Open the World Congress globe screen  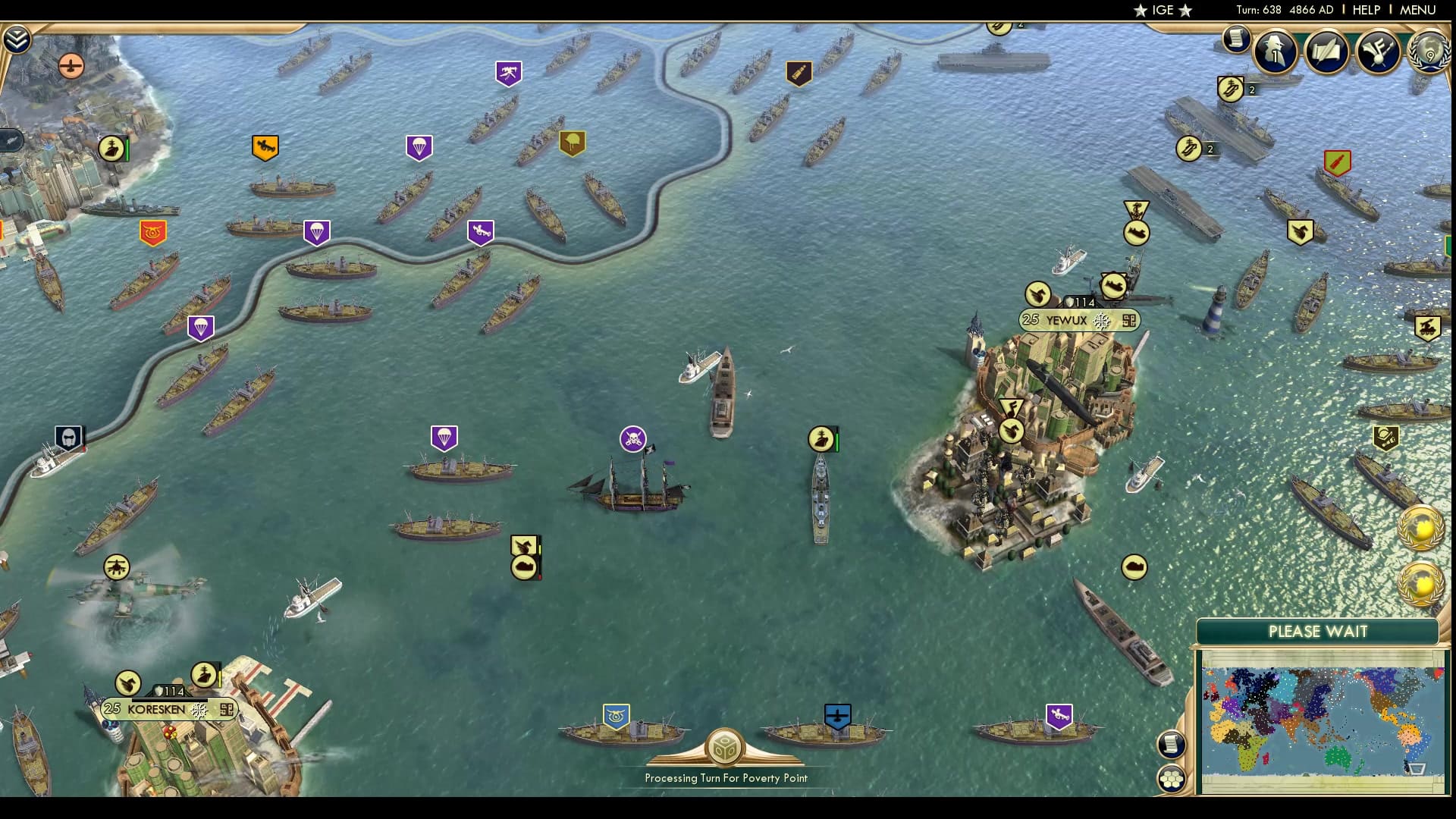point(1430,52)
